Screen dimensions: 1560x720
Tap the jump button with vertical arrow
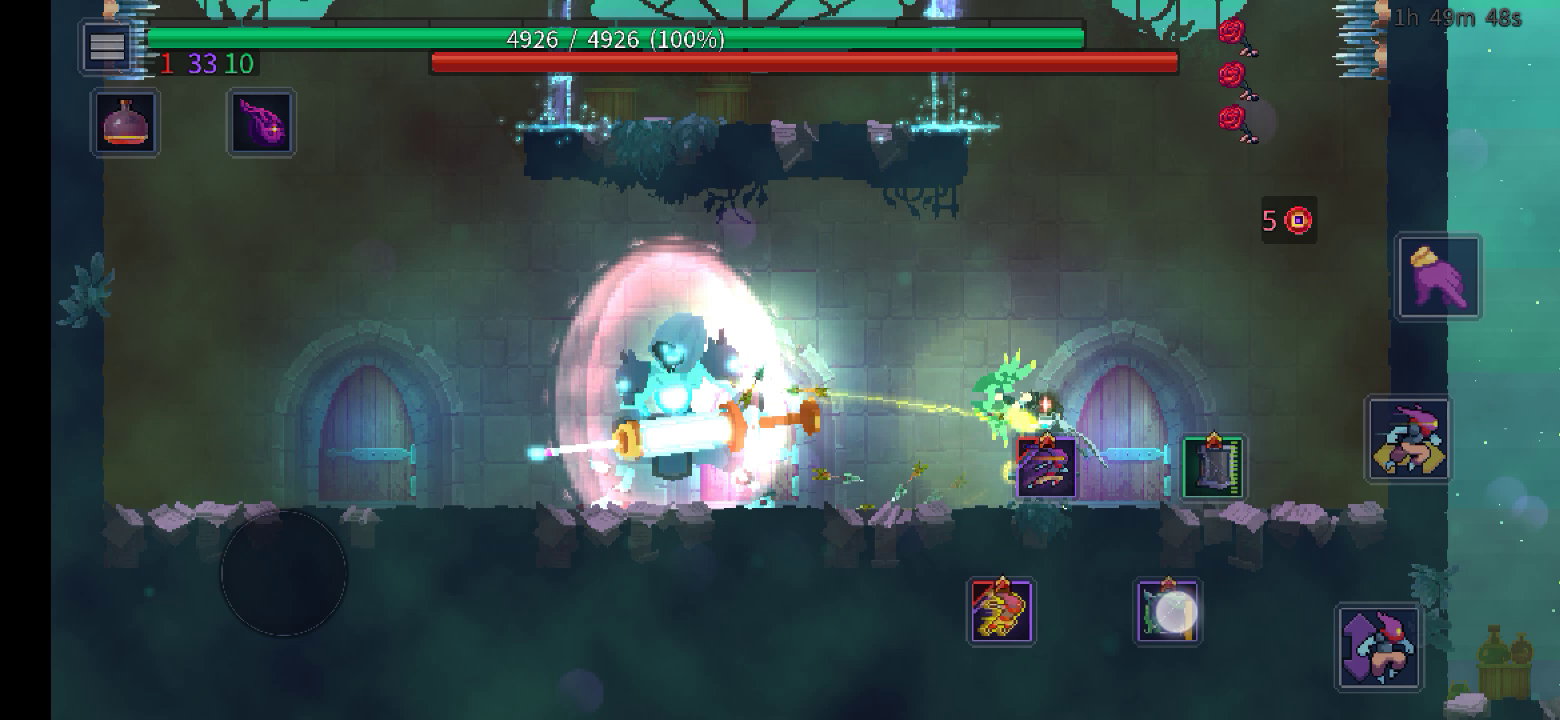pos(1379,647)
